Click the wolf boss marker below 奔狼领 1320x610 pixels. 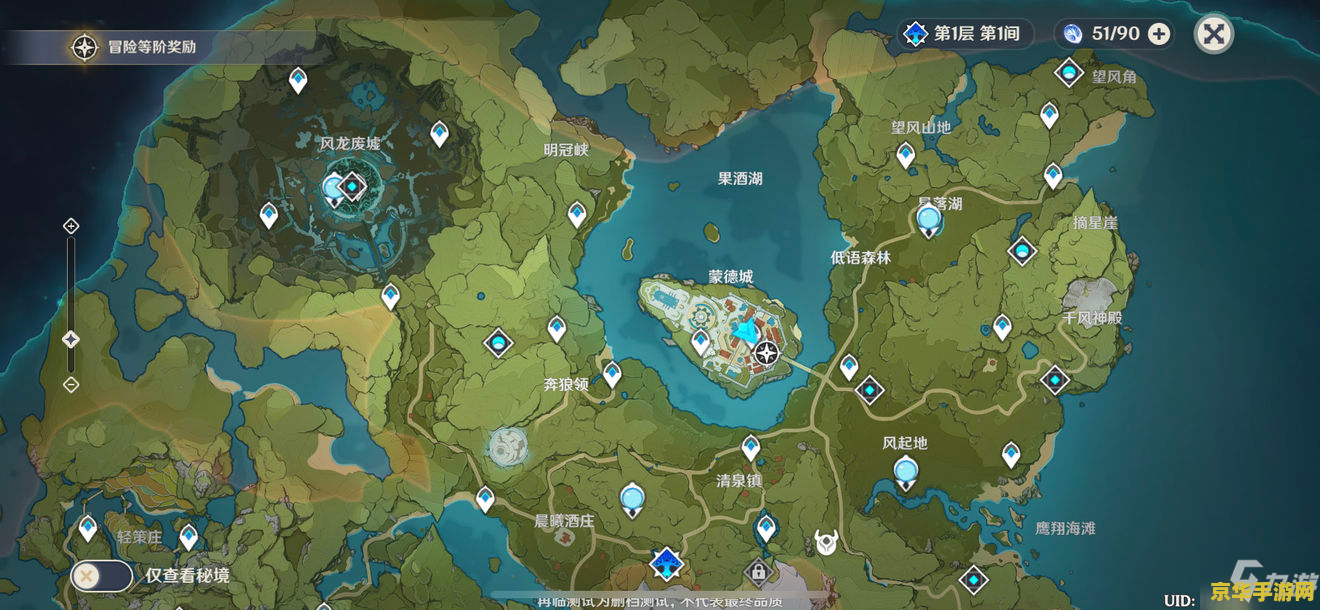coord(507,446)
